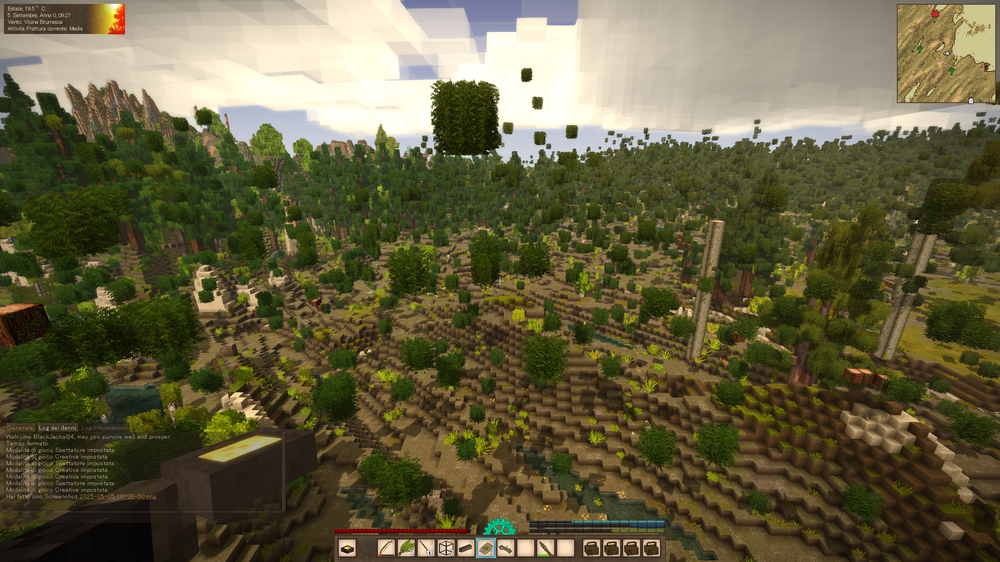Select the spear with the green durability bar
The image size is (1000, 562).
546,548
